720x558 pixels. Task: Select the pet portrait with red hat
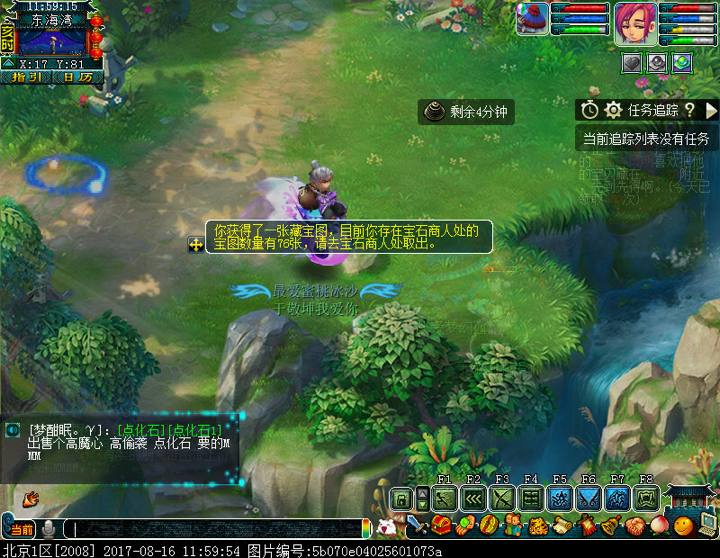(x=532, y=19)
